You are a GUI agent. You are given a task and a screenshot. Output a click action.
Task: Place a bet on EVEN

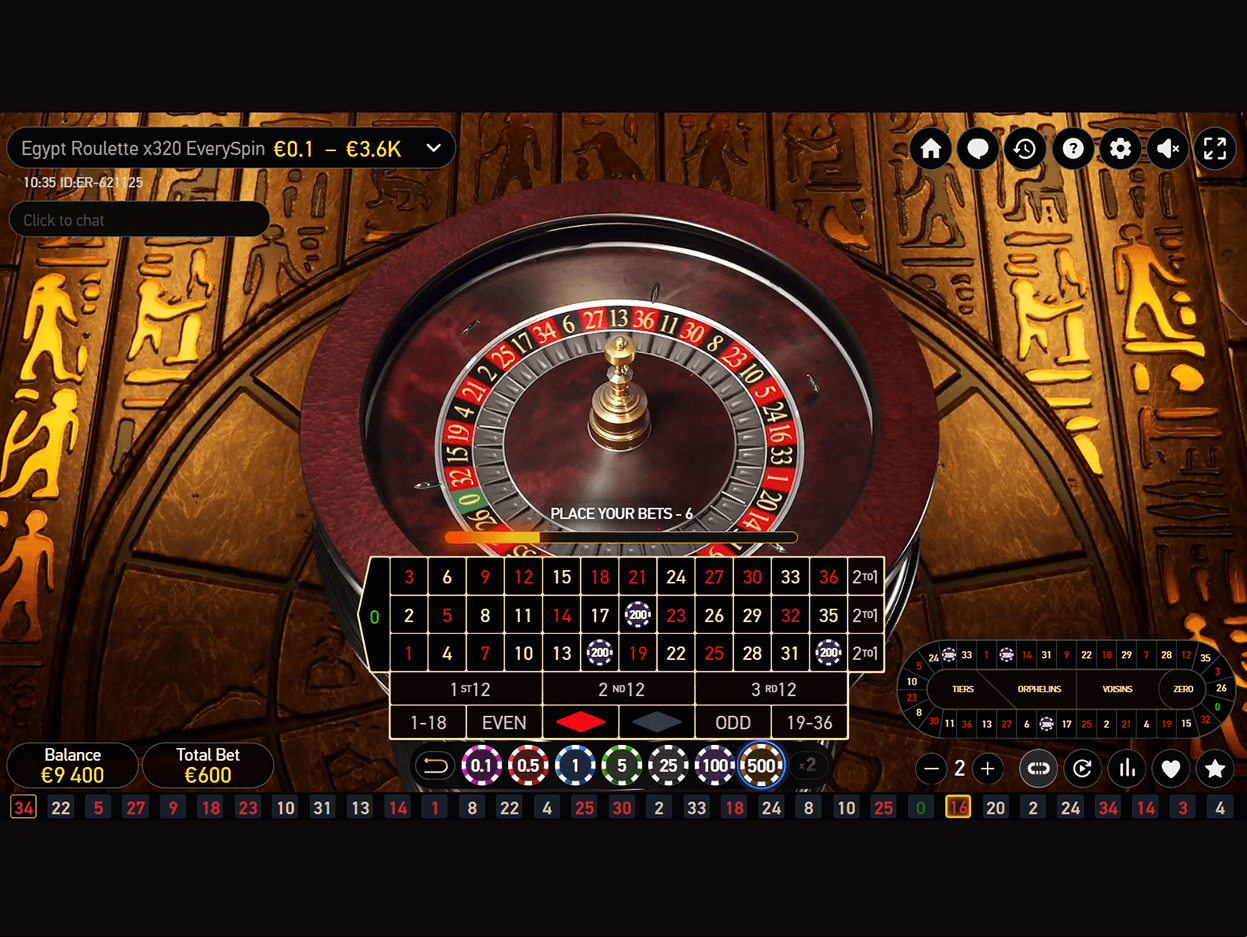point(504,722)
